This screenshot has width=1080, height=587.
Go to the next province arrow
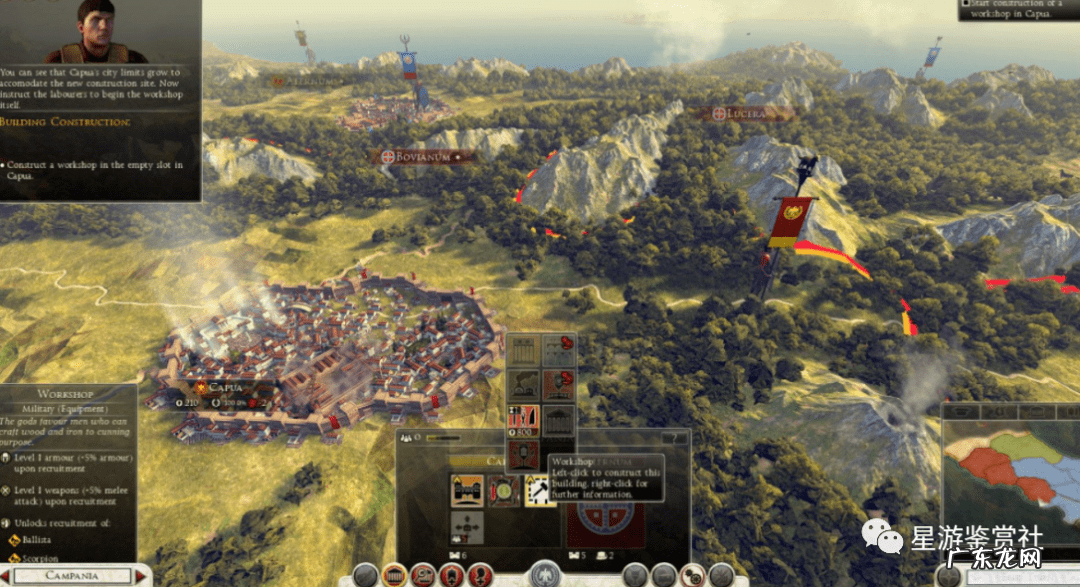coord(142,576)
